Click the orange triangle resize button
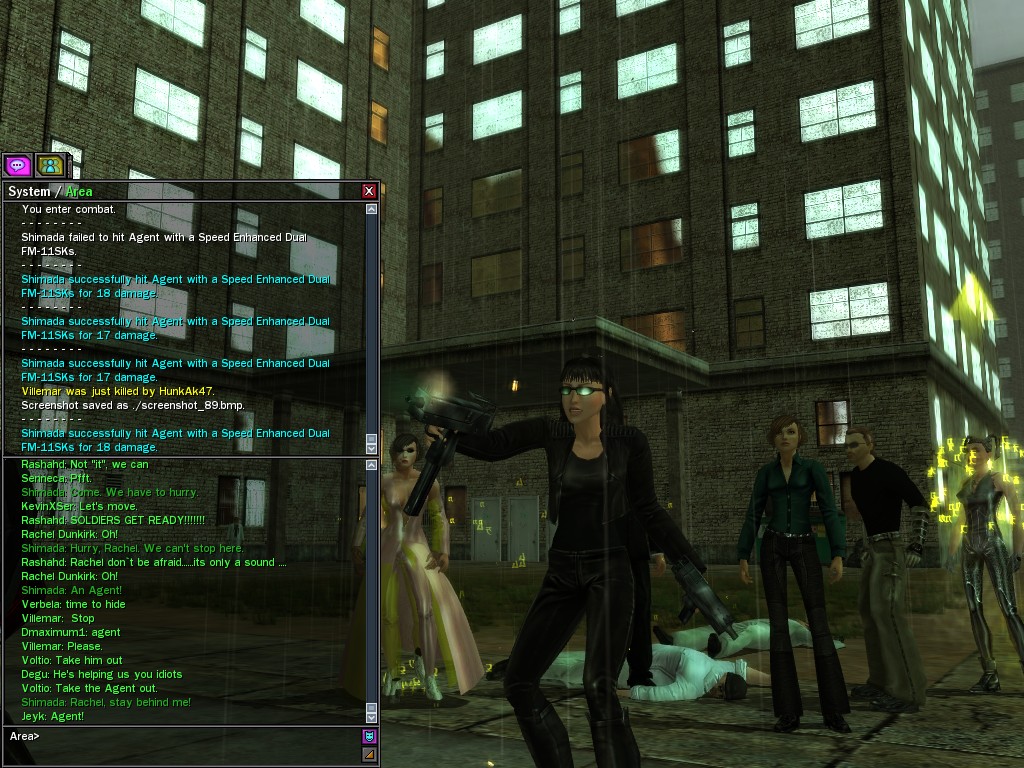 pyautogui.click(x=369, y=754)
